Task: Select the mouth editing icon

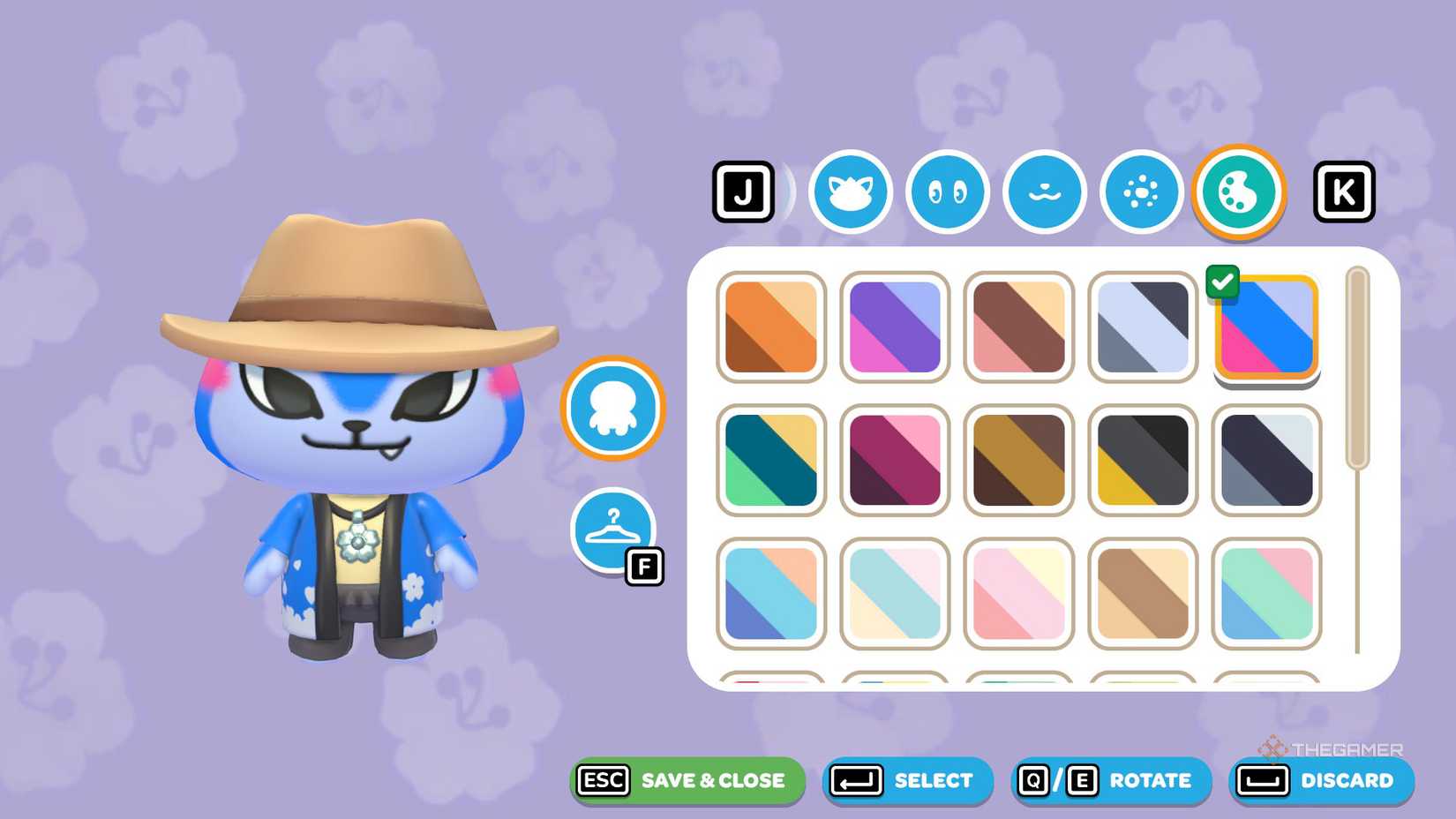Action: (x=1044, y=192)
